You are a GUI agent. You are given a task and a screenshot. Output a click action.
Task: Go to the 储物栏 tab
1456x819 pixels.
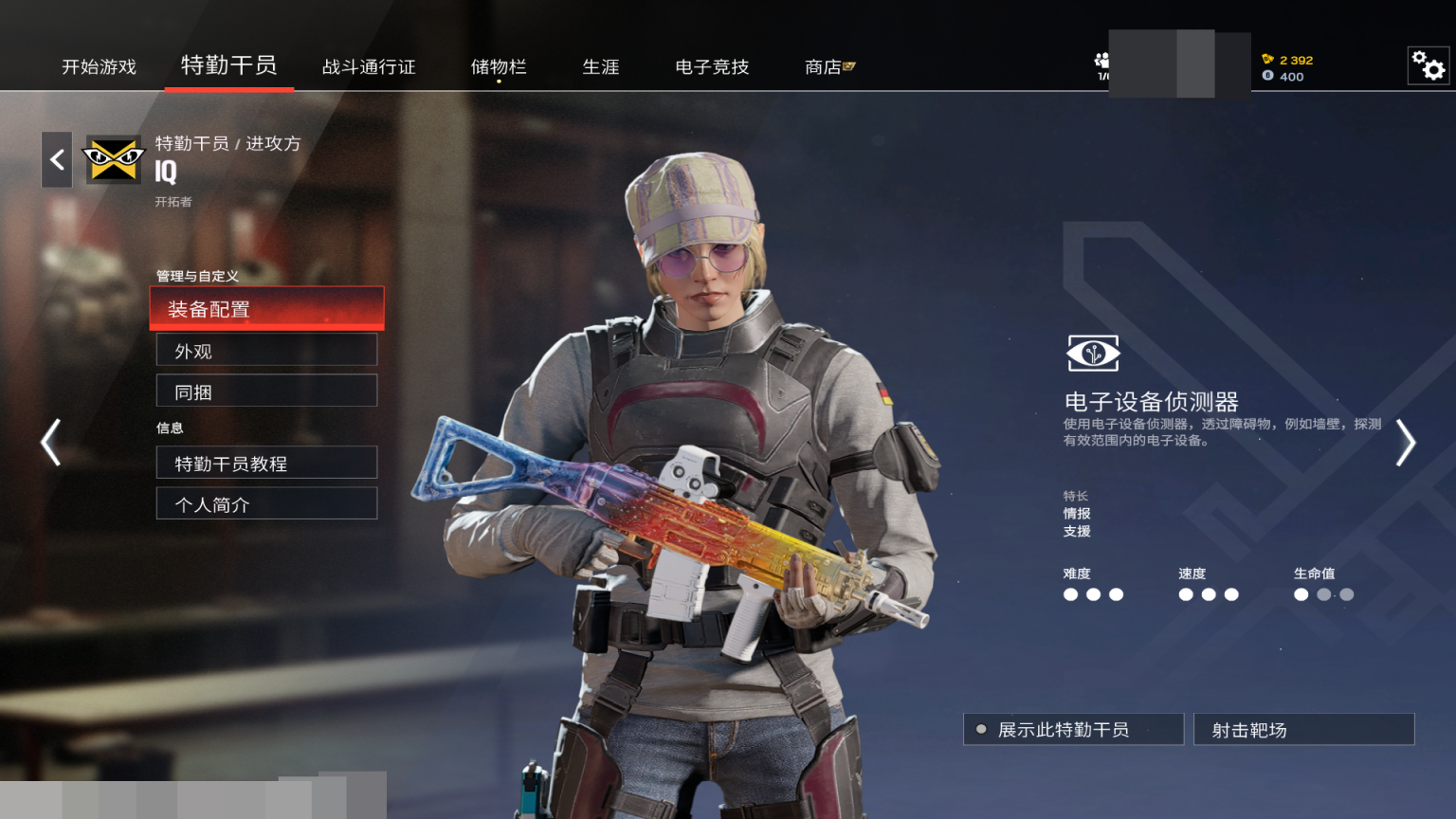coord(499,66)
